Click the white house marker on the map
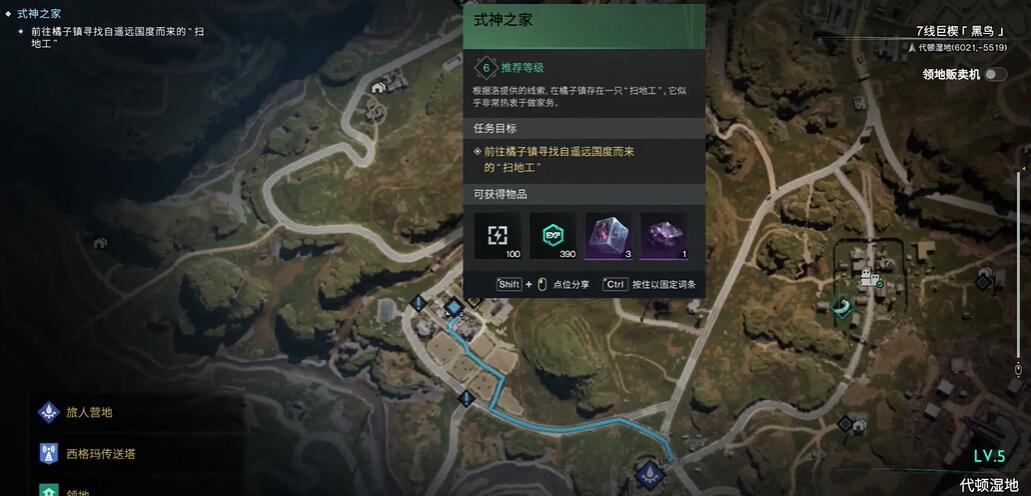 [378, 88]
